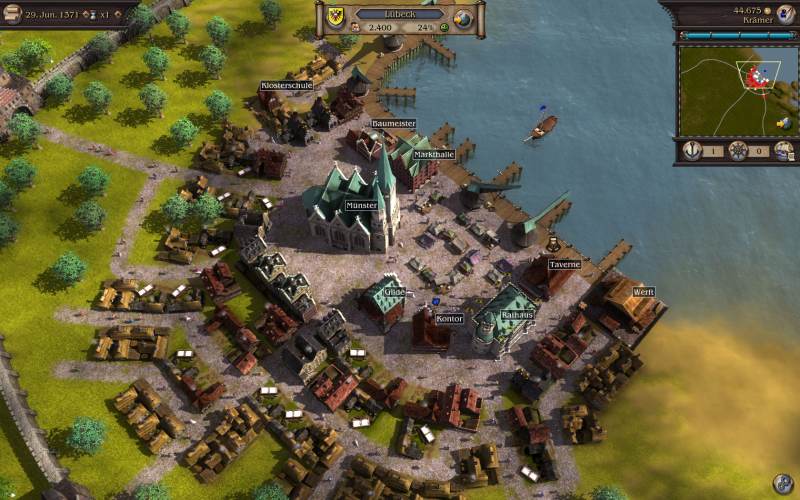Select the Kontor building label
Image resolution: width=800 pixels, height=500 pixels.
(x=449, y=319)
